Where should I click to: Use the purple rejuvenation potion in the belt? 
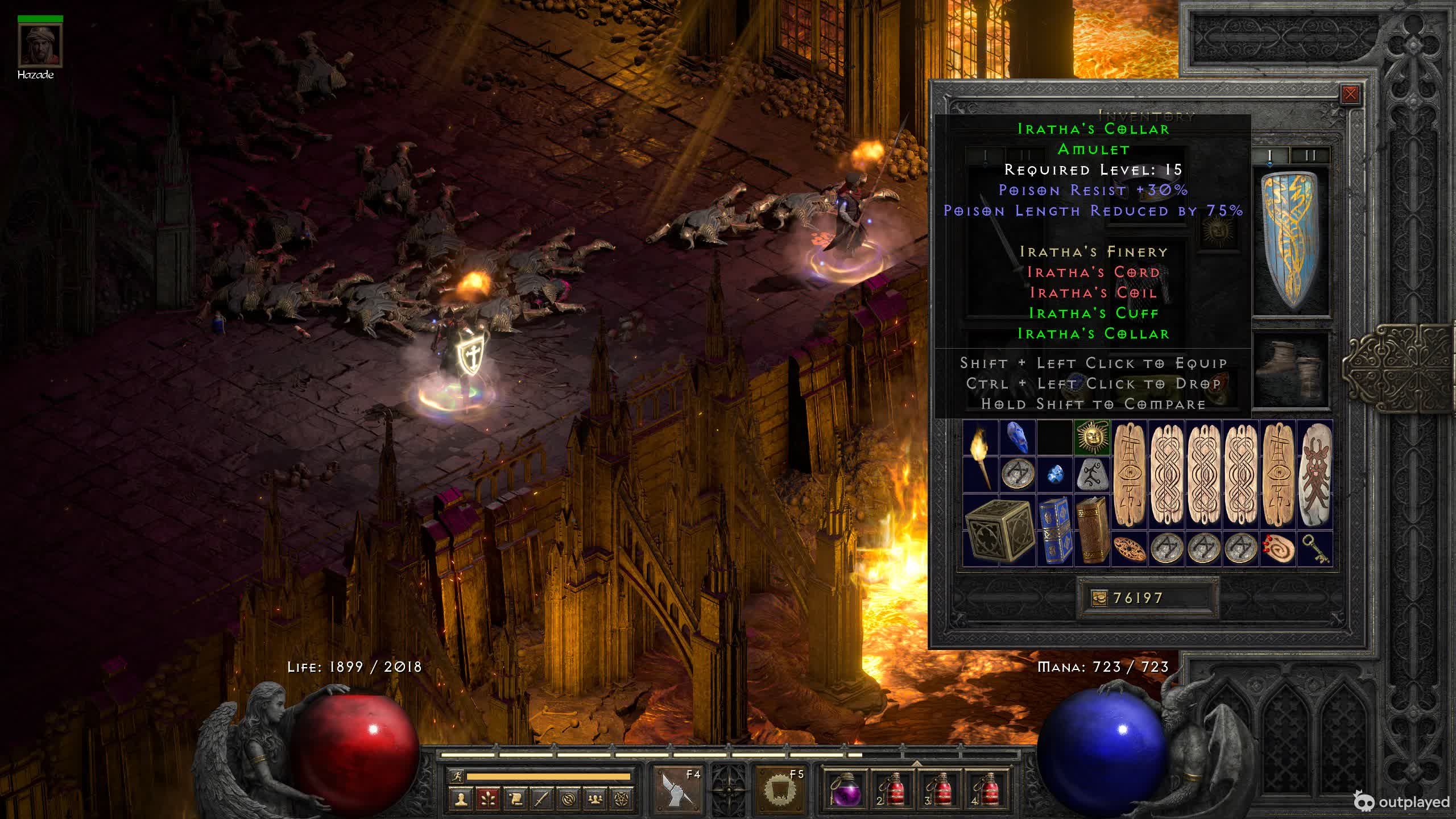[x=843, y=789]
